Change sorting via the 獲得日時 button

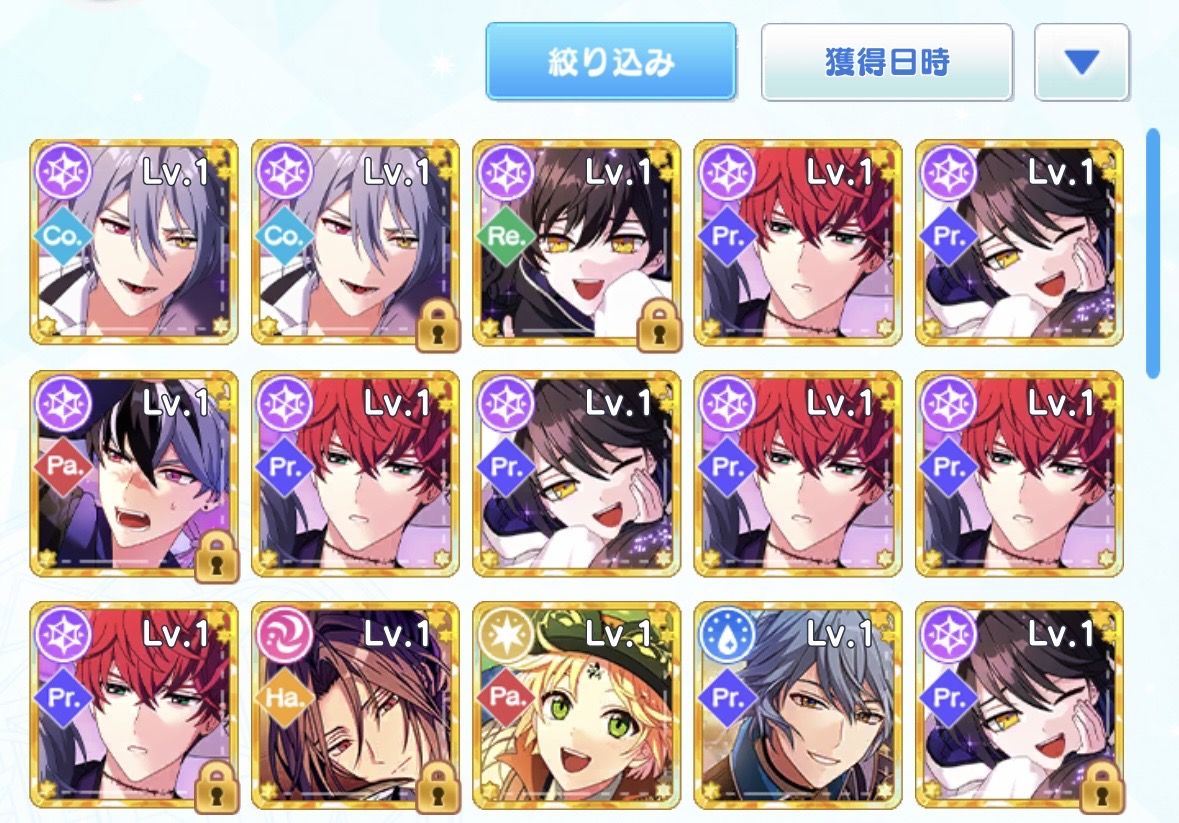tap(887, 62)
